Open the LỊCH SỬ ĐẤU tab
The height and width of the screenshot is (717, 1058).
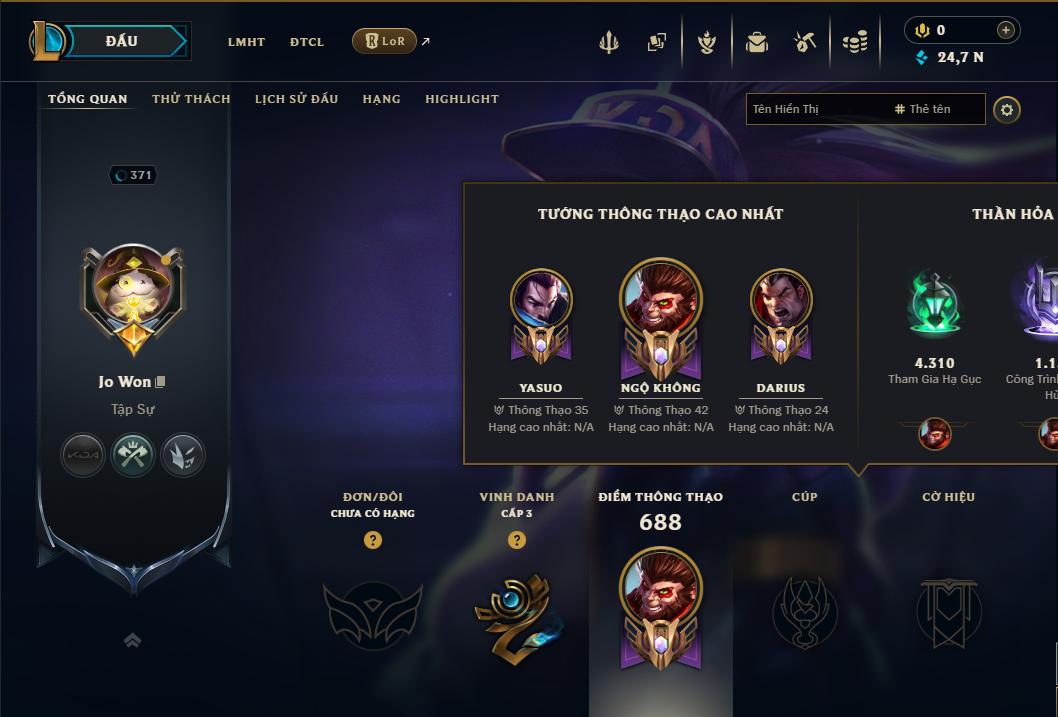tap(296, 99)
